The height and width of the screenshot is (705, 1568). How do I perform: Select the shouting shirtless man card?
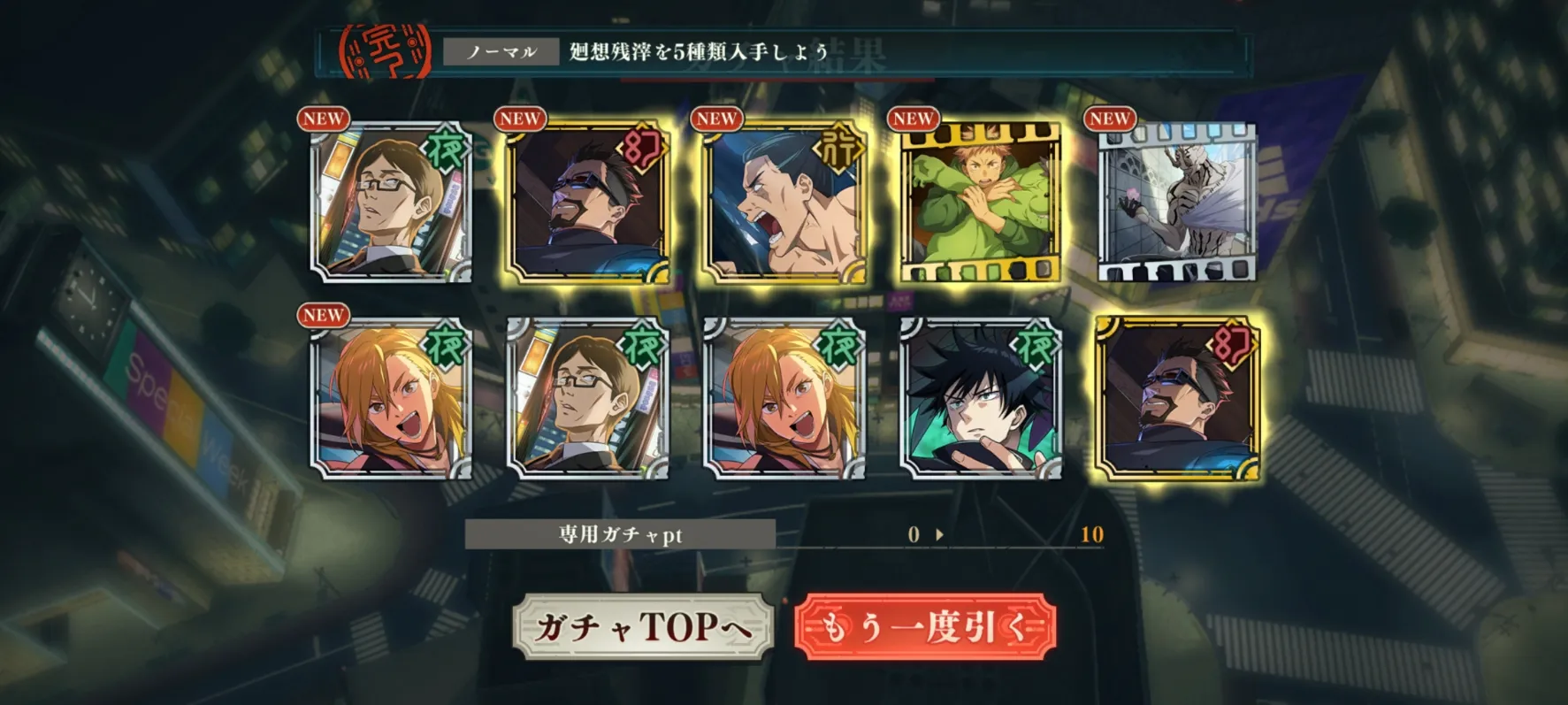coord(784,203)
